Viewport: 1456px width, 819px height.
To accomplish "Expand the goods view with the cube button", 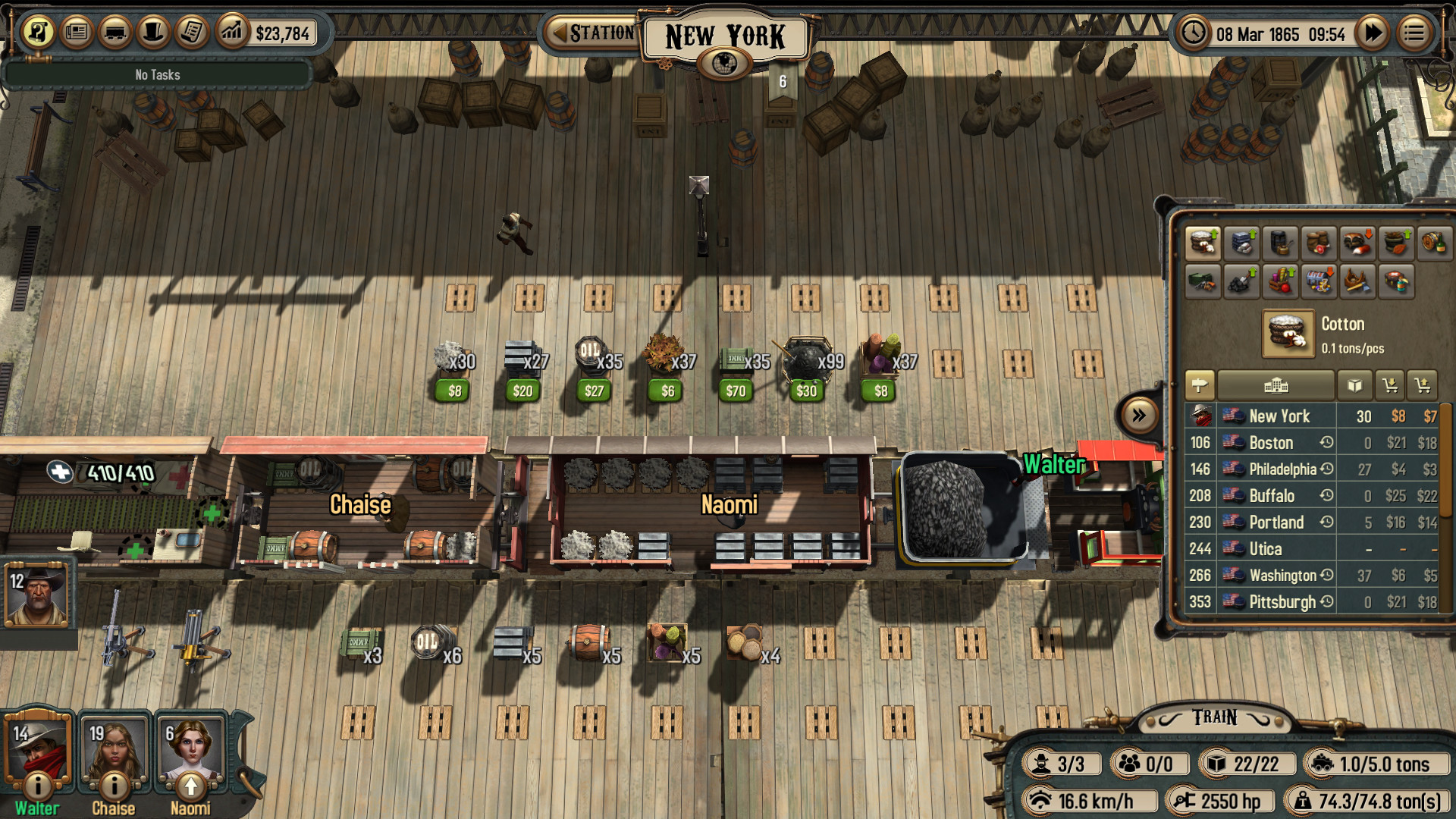I will [x=1355, y=385].
